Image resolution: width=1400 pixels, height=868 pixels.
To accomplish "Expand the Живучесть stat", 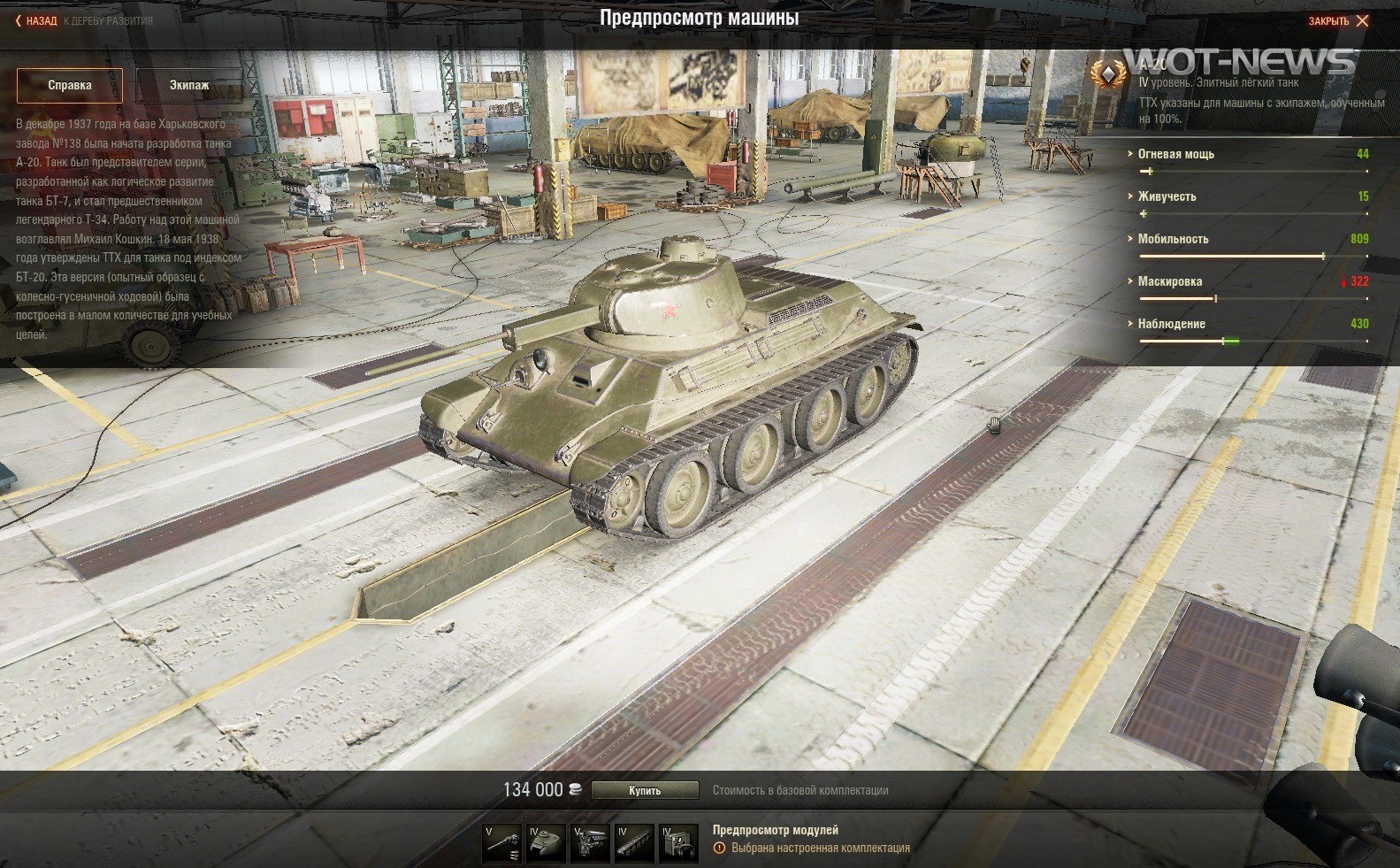I will [1167, 196].
